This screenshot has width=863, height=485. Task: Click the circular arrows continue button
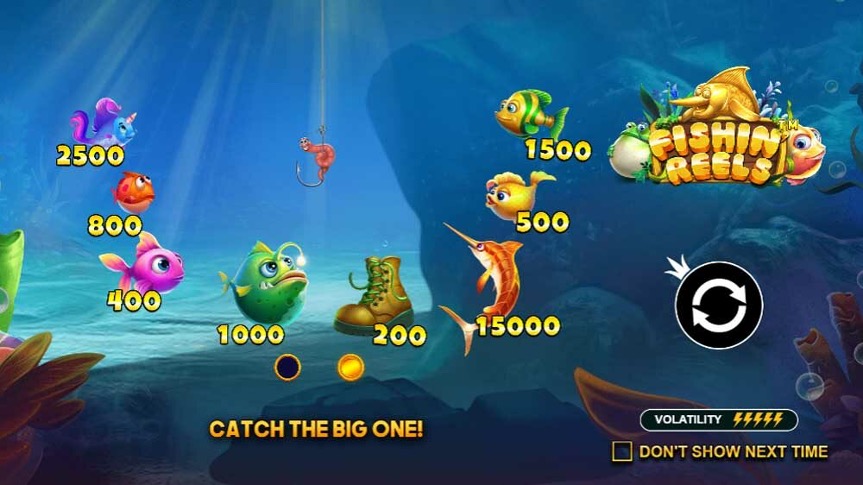click(x=718, y=305)
